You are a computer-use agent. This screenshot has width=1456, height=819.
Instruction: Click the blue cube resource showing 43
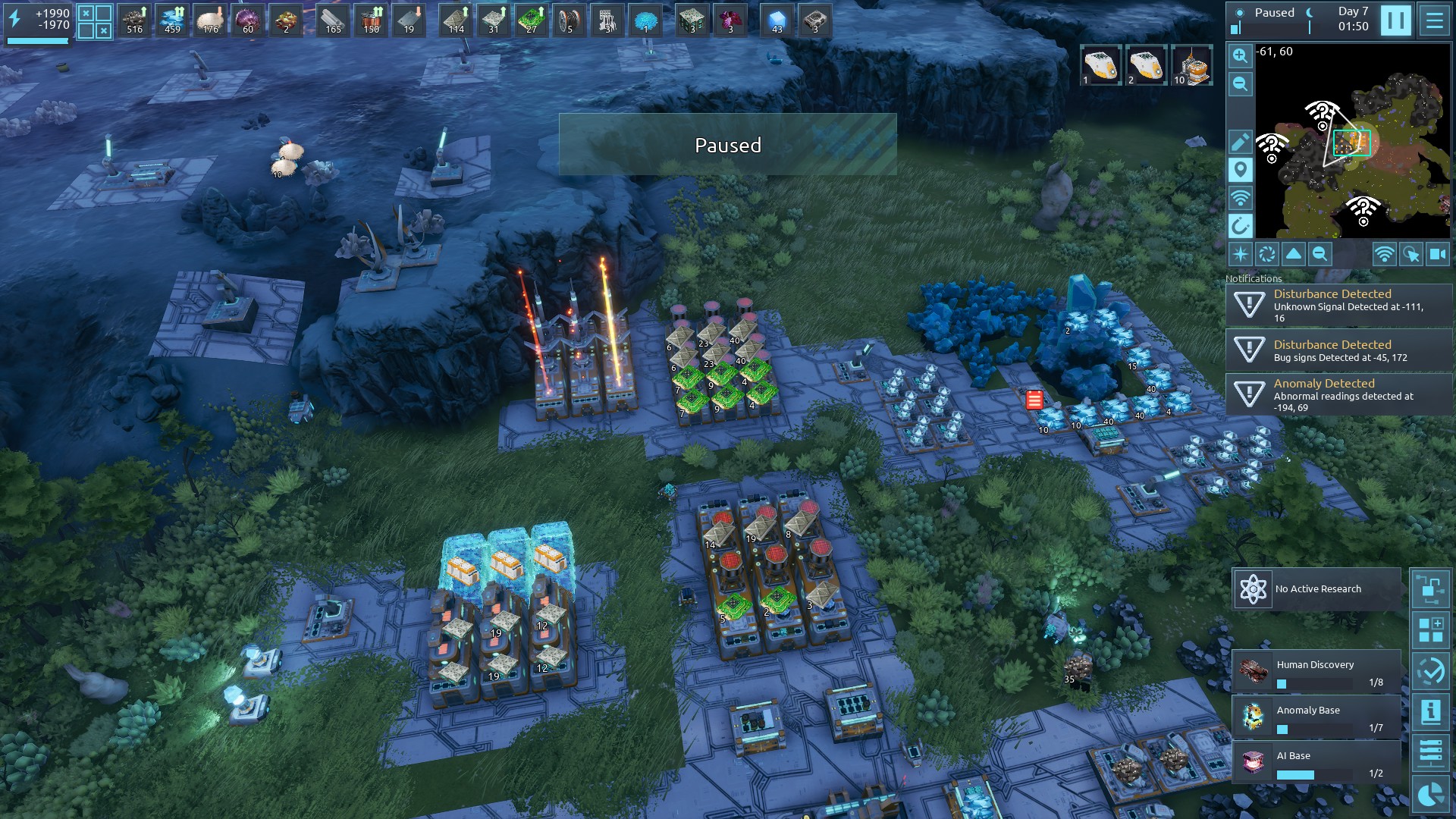(x=777, y=20)
